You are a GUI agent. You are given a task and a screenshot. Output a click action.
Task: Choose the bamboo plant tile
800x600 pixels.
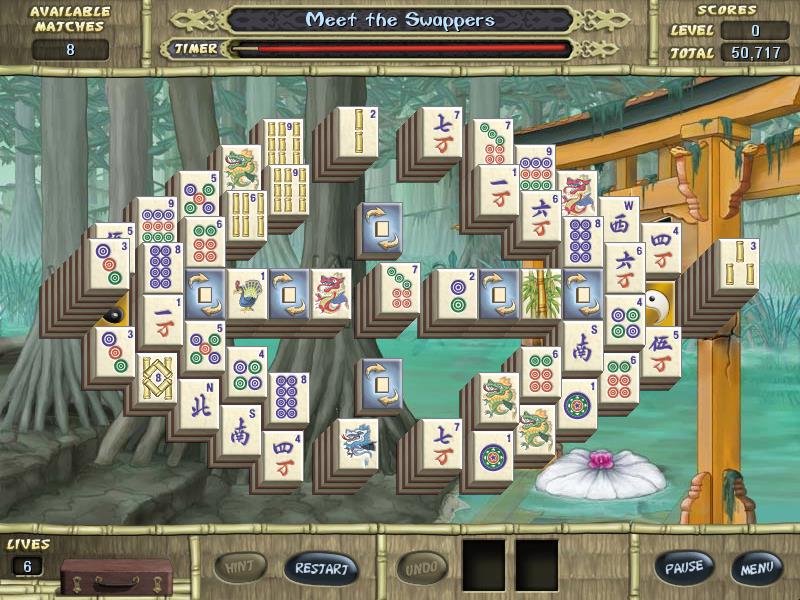click(x=541, y=293)
